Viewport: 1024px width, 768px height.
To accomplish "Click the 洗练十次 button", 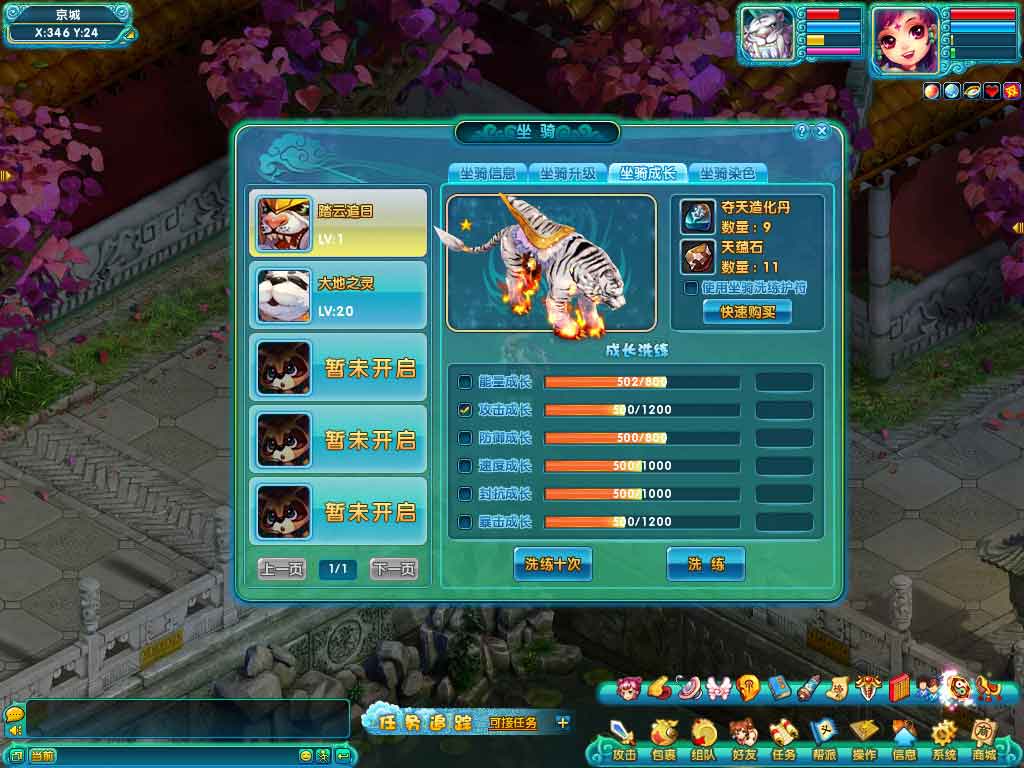I will [553, 564].
